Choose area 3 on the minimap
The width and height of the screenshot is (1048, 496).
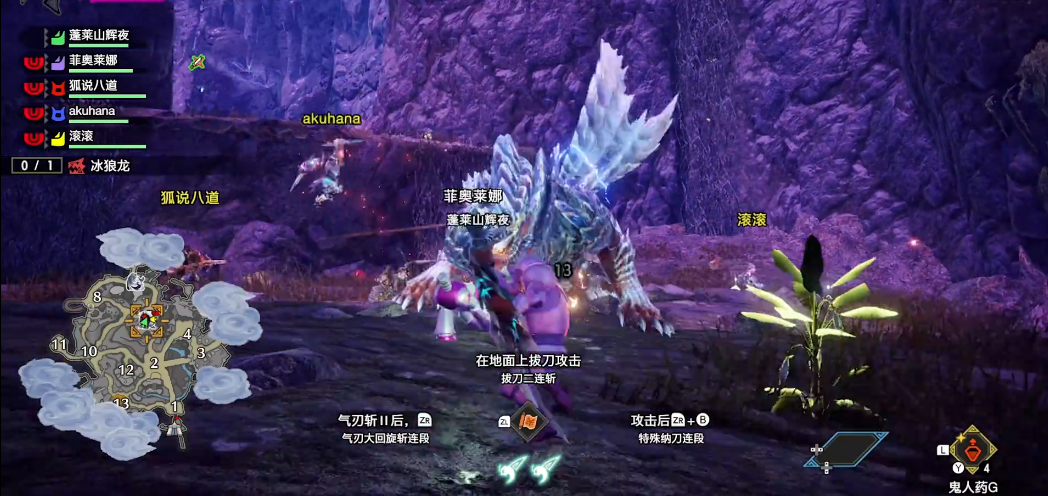(201, 352)
